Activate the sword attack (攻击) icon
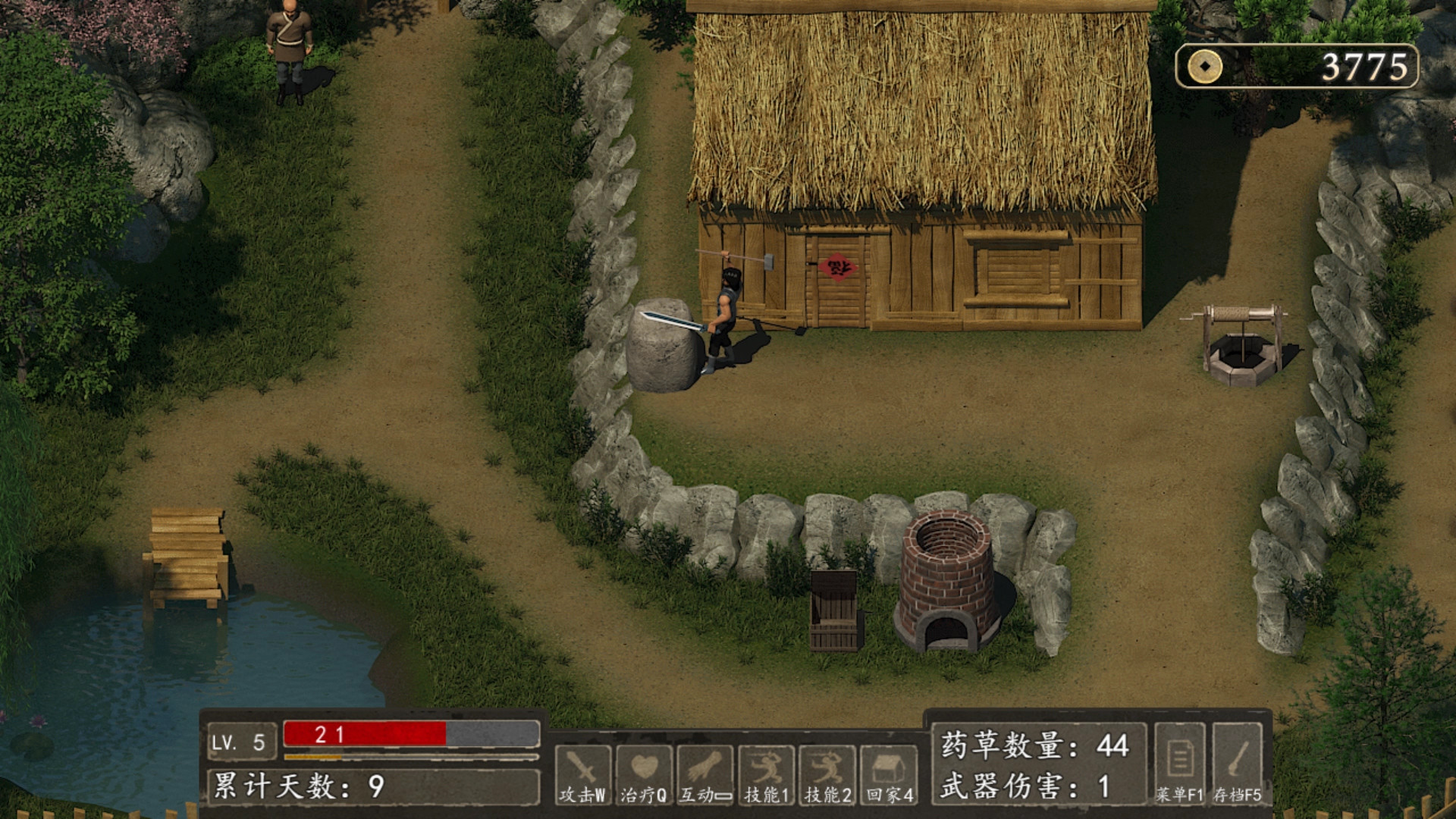The image size is (1456, 819). click(x=582, y=773)
